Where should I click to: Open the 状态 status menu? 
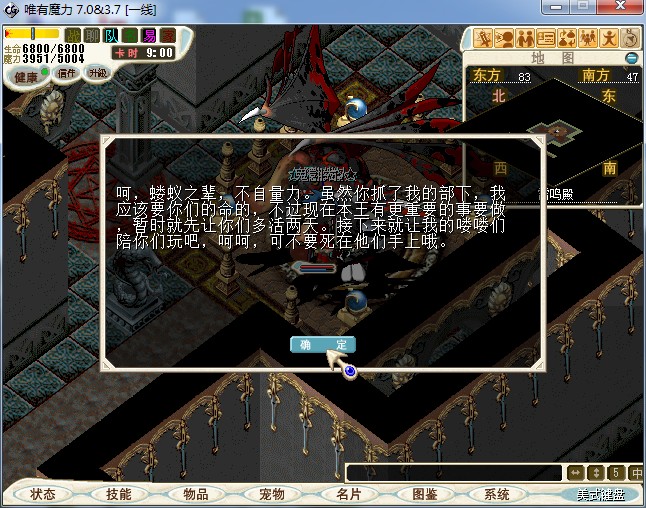tap(43, 494)
